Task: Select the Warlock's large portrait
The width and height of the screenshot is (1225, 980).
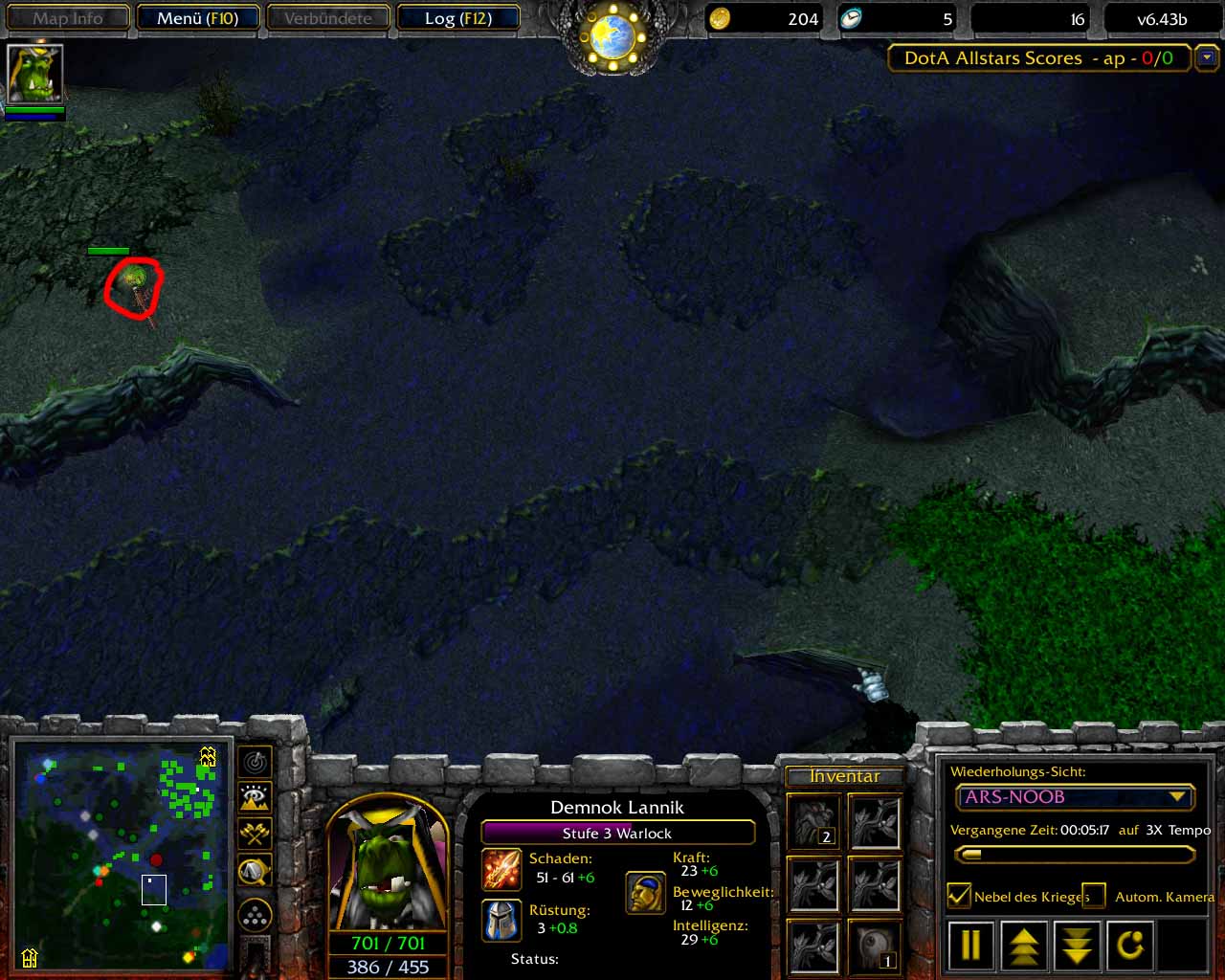Action: (387, 863)
